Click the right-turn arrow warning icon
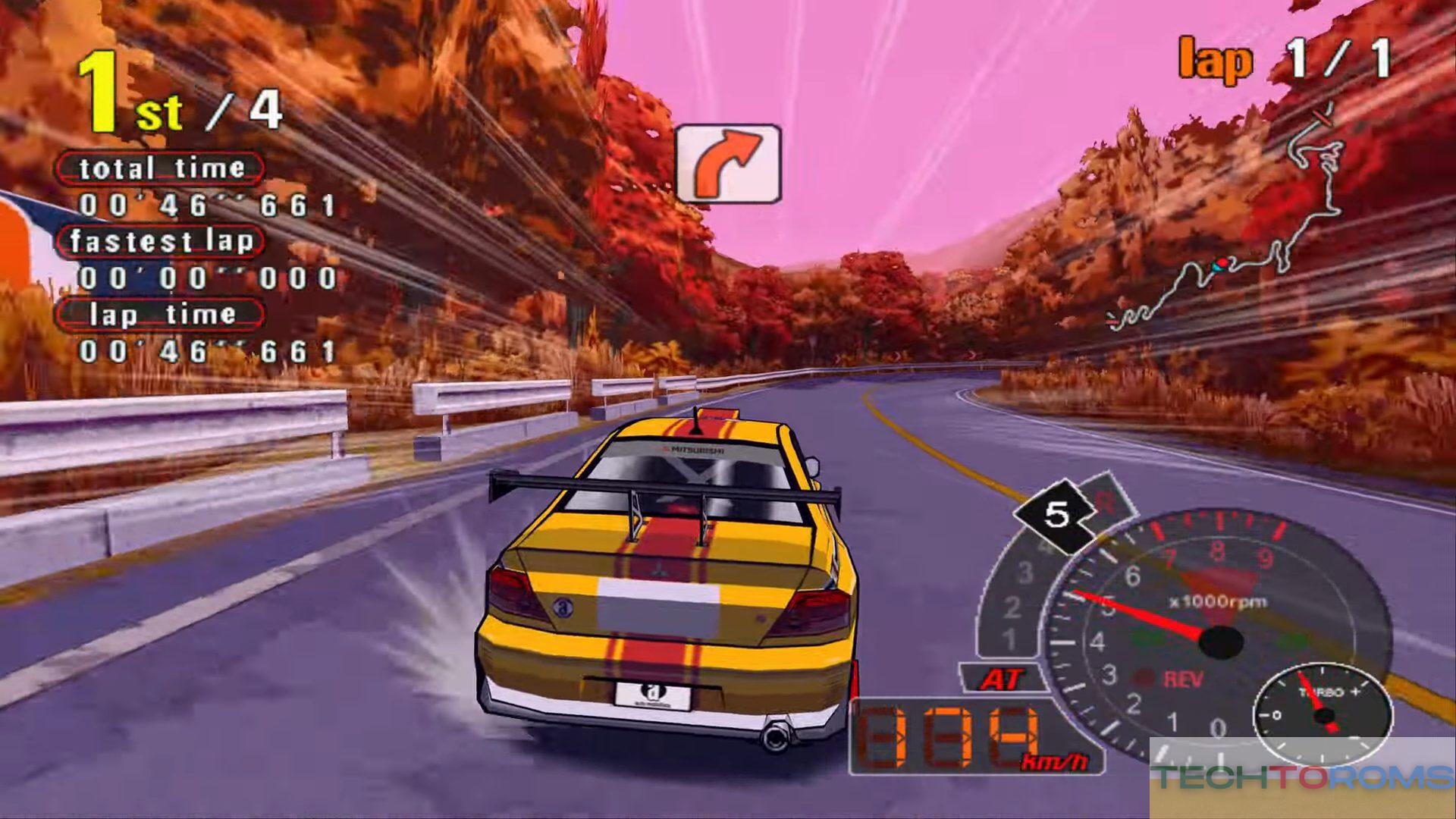This screenshot has width=1456, height=819. 728,164
